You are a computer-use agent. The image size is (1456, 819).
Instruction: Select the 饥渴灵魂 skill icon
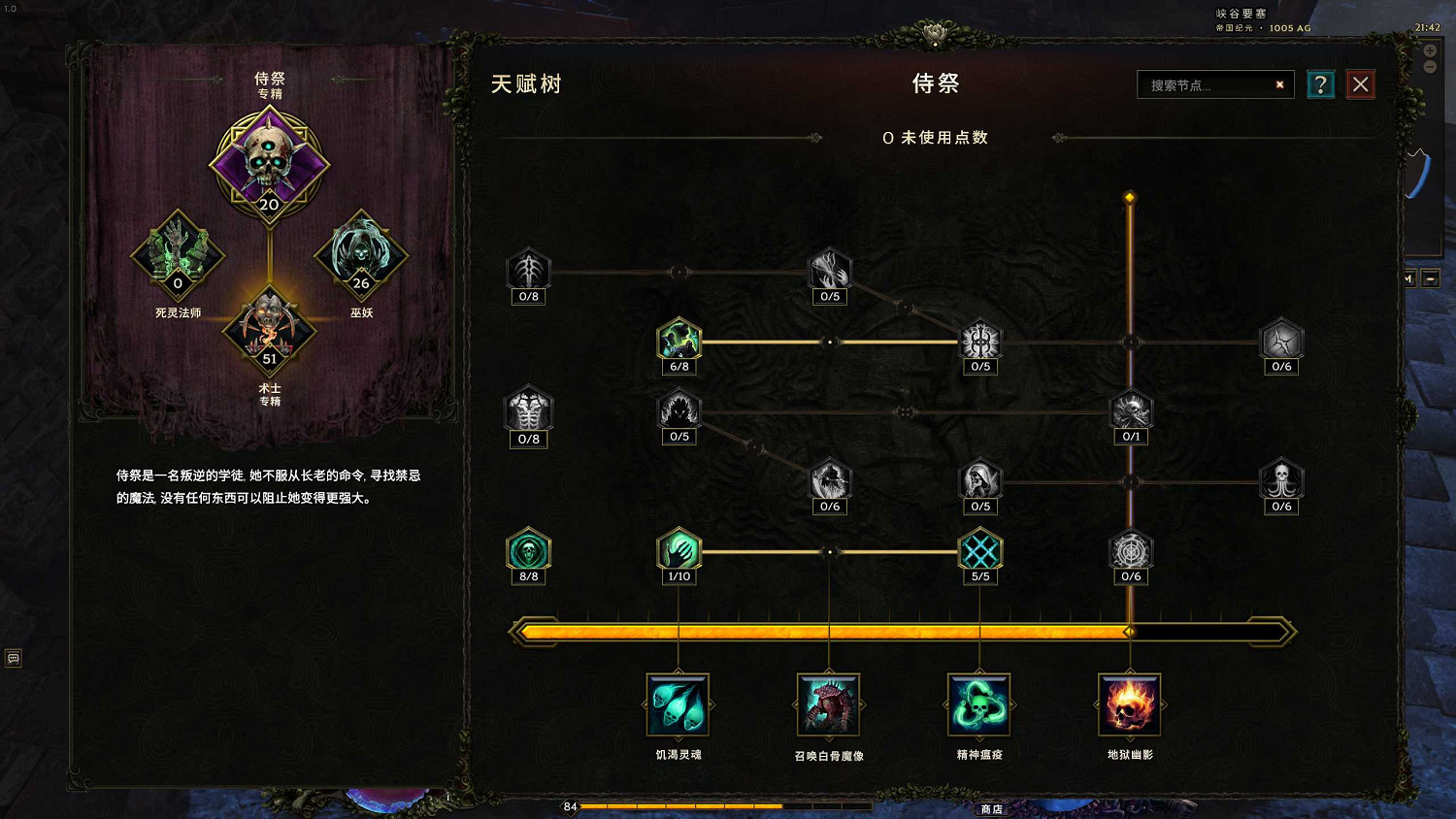pos(678,705)
